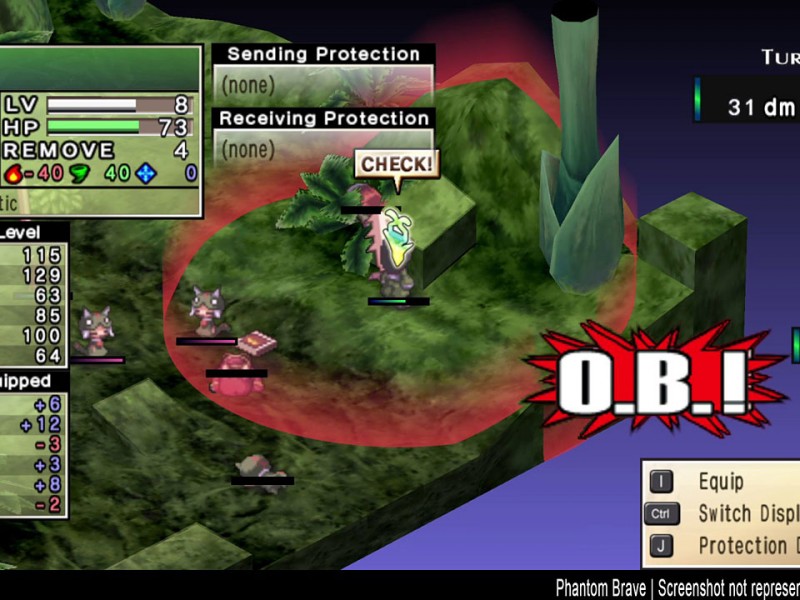Image resolution: width=800 pixels, height=600 pixels.
Task: Select the Sending Protection (none) slot
Action: click(x=323, y=85)
